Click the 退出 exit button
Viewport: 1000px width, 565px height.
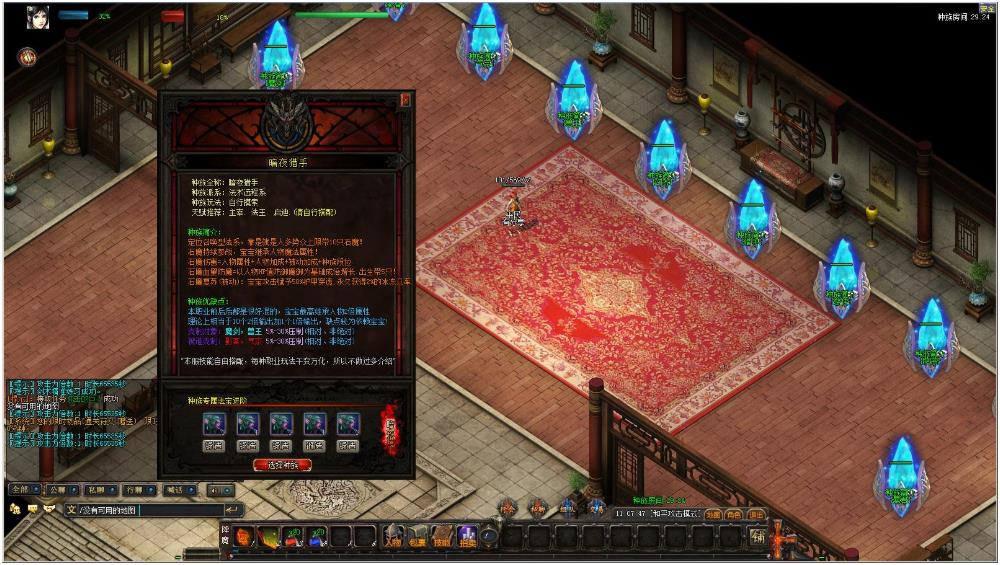pyautogui.click(x=756, y=514)
